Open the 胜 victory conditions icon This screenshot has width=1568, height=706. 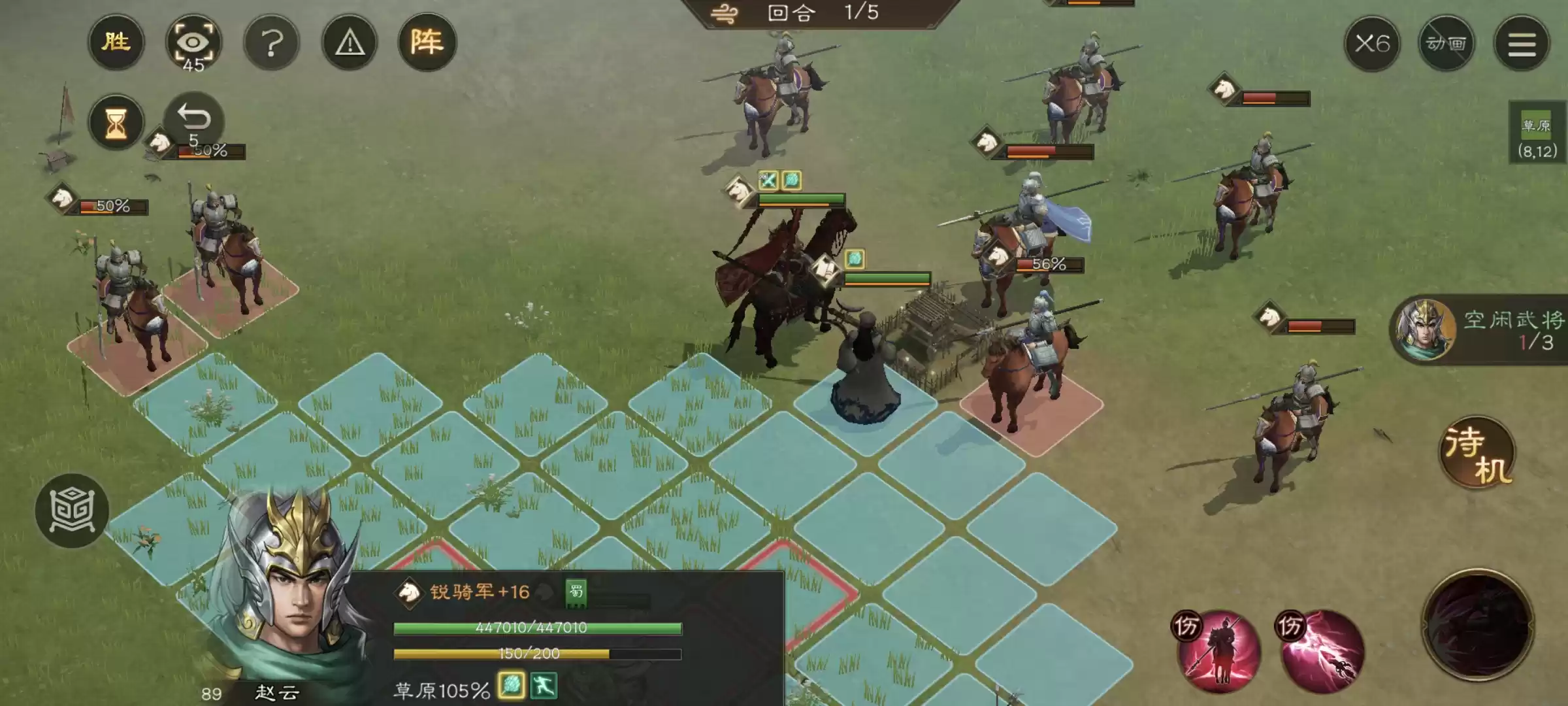pyautogui.click(x=116, y=42)
